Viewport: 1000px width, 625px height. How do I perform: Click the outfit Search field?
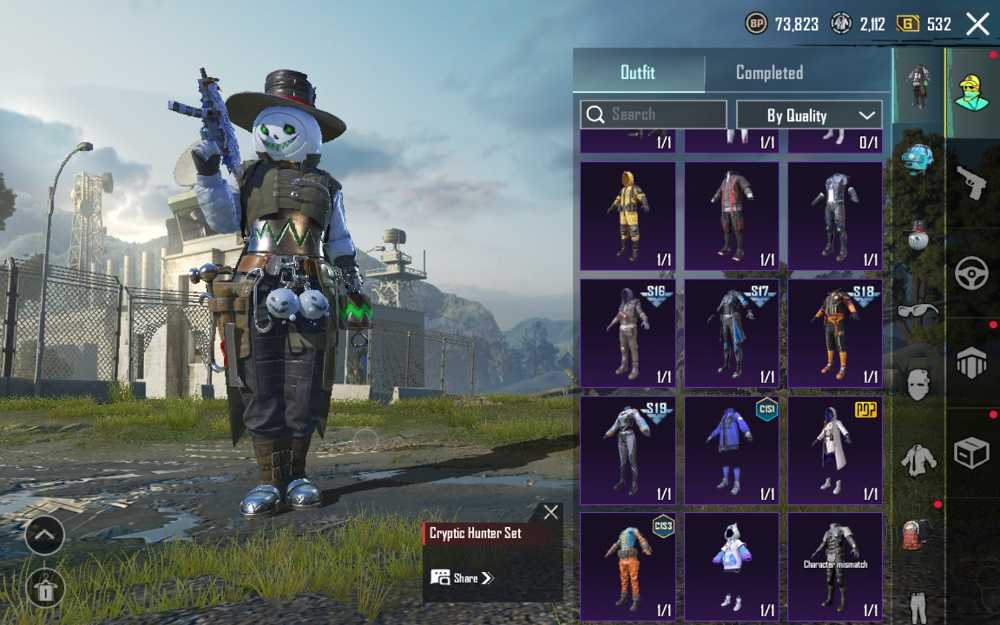pyautogui.click(x=653, y=114)
